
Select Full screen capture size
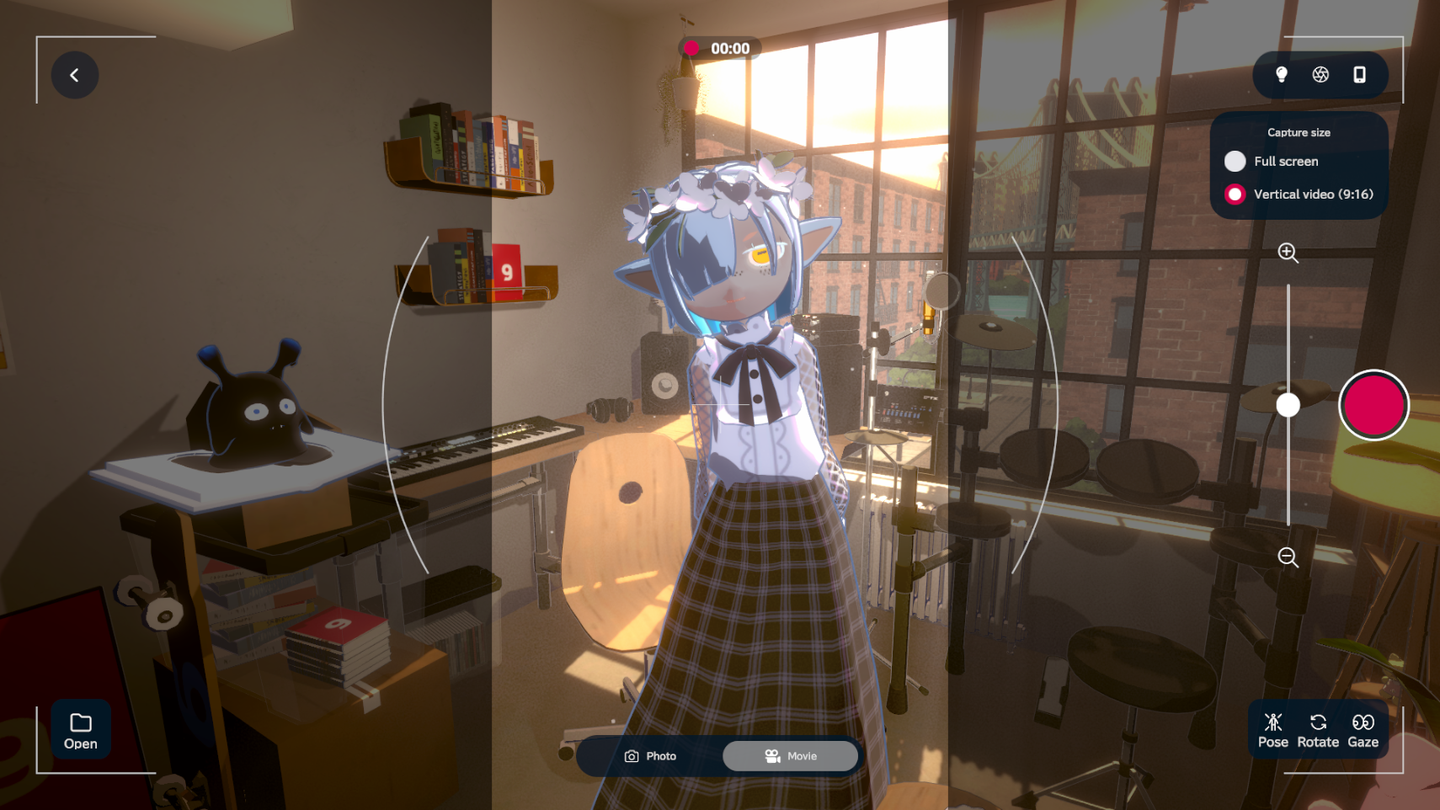pyautogui.click(x=1235, y=161)
